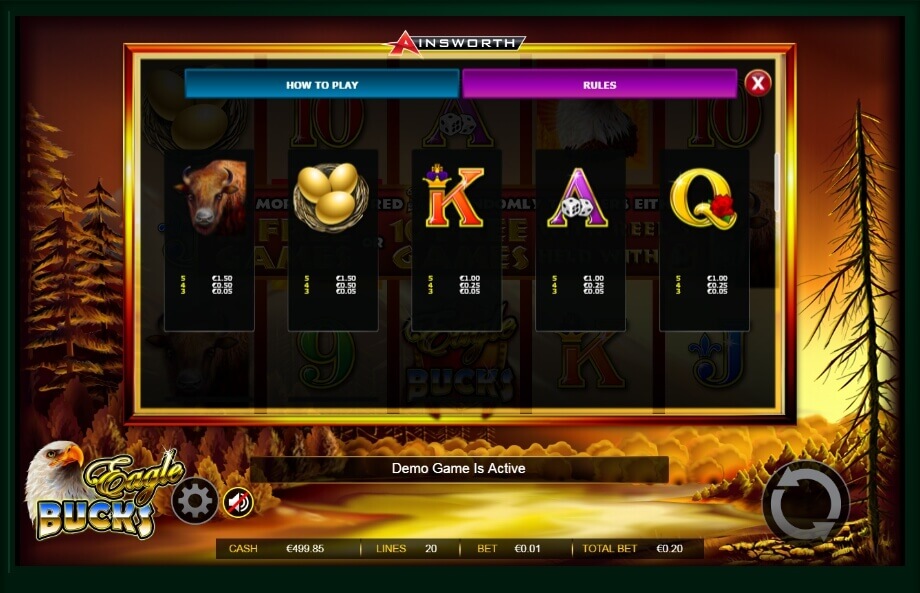Viewport: 920px width, 593px height.
Task: Click the paytable scrollbar handle
Action: (x=778, y=181)
